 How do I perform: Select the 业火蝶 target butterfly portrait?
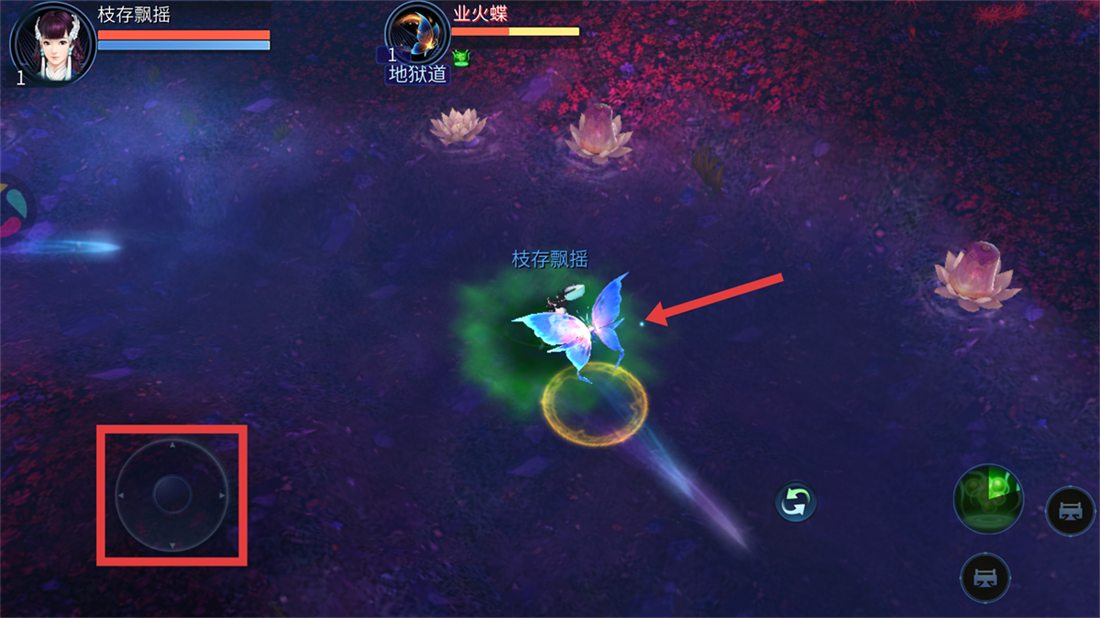(417, 35)
